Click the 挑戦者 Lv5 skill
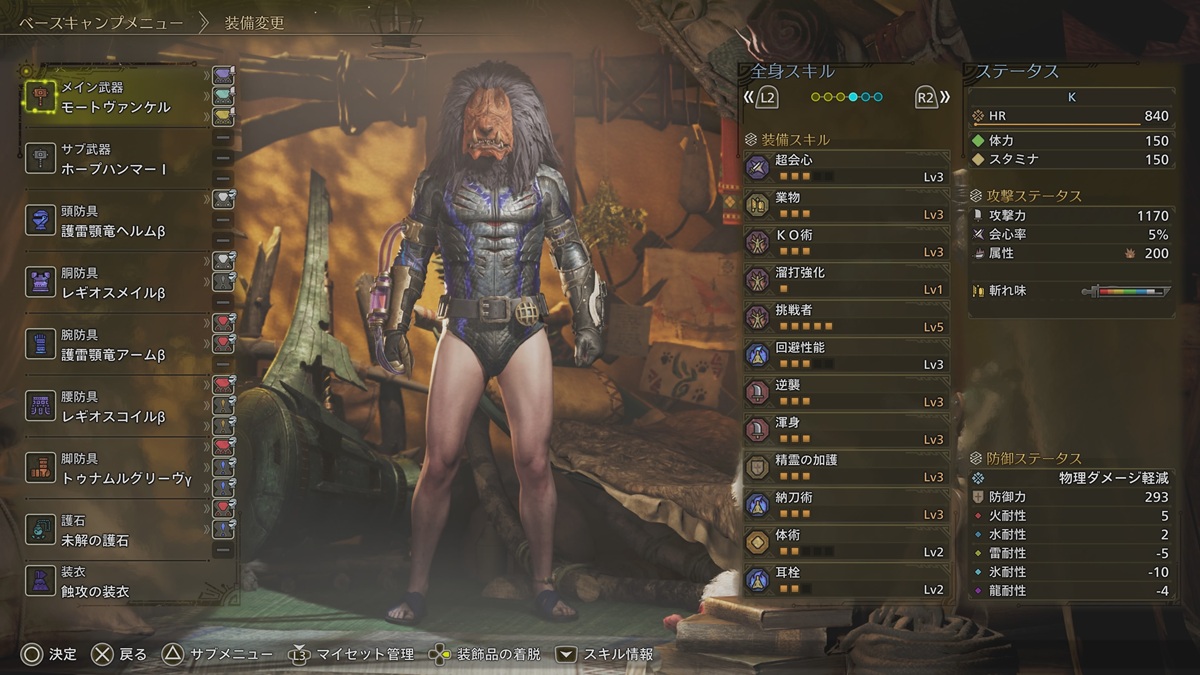Image resolution: width=1200 pixels, height=675 pixels. point(845,317)
